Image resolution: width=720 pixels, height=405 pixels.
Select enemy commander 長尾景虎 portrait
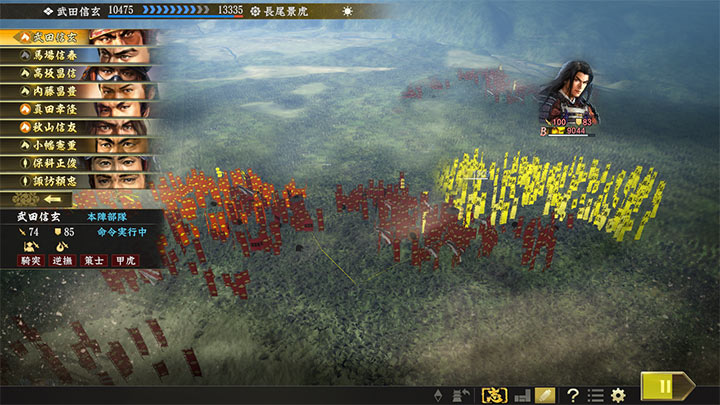point(566,90)
